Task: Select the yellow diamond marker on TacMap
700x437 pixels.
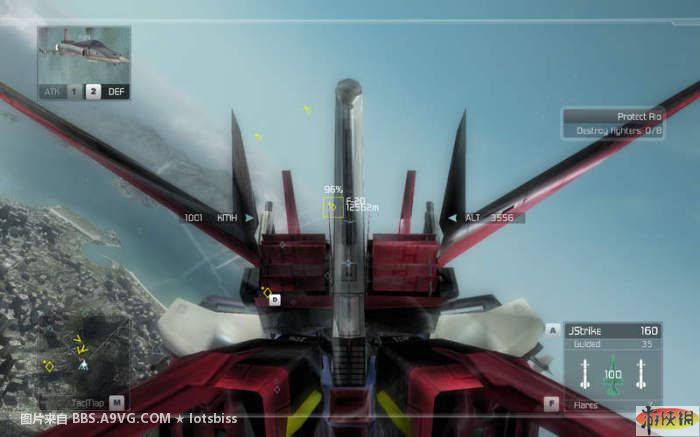Action: (49, 367)
